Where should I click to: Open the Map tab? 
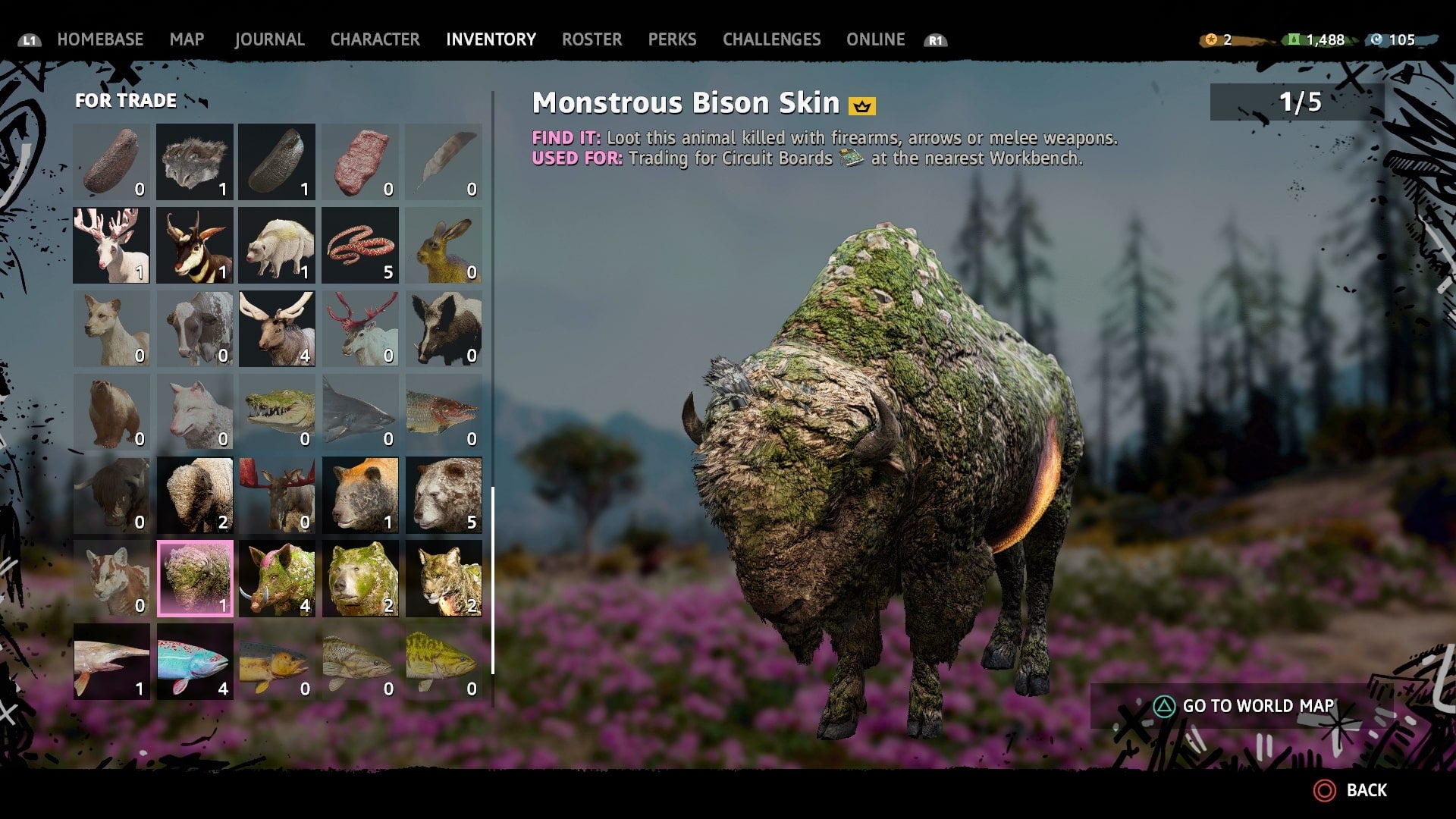[187, 39]
